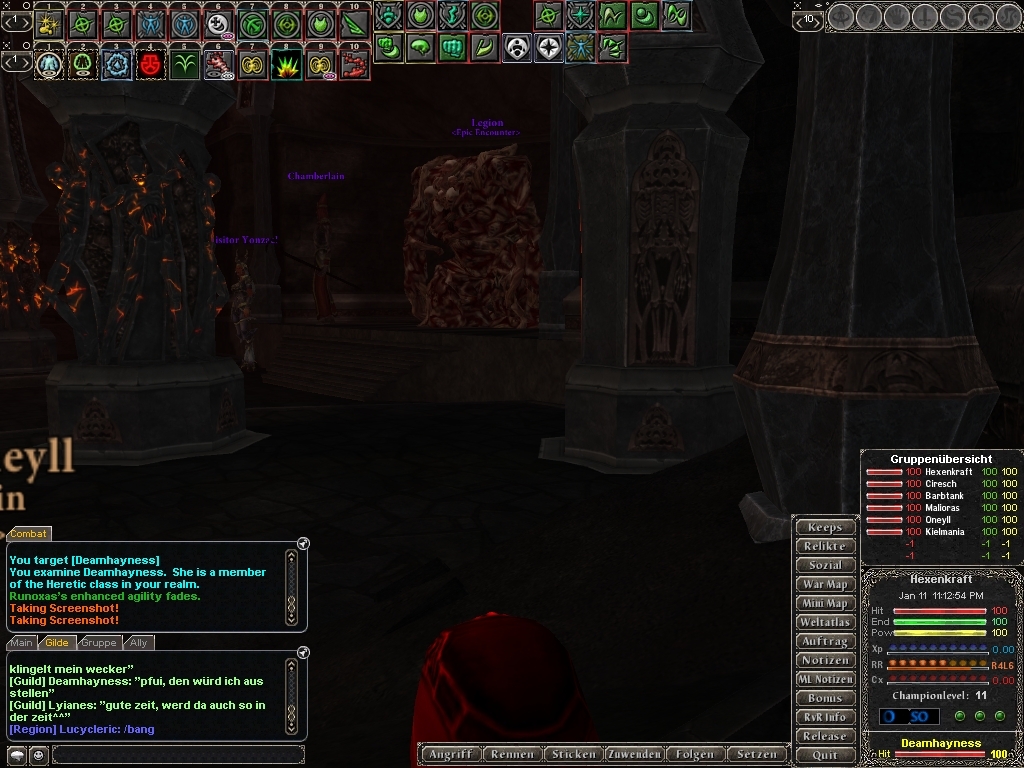The image size is (1024, 768).
Task: Select the Combat log tab
Action: pos(29,534)
